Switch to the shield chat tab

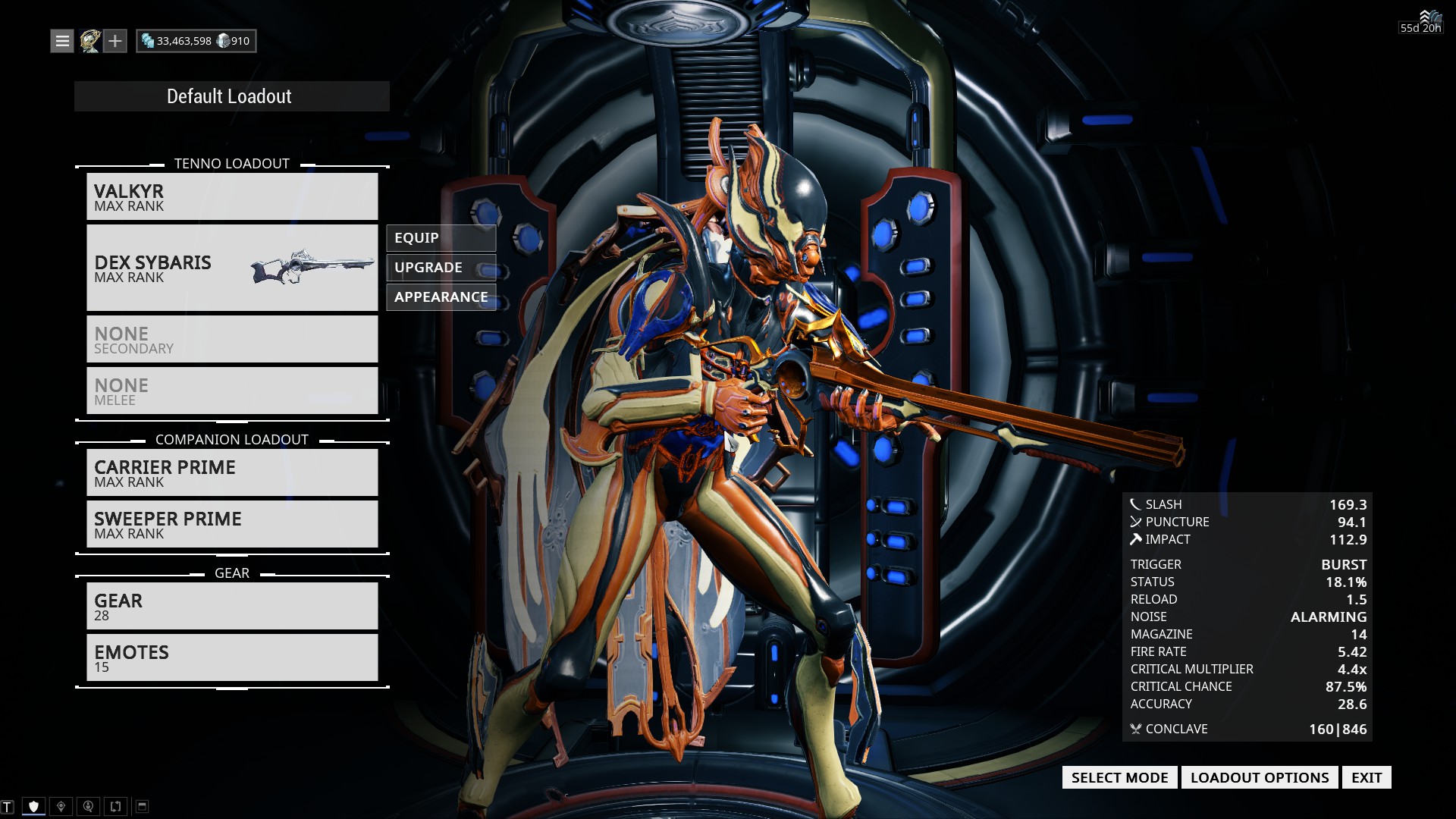point(33,807)
